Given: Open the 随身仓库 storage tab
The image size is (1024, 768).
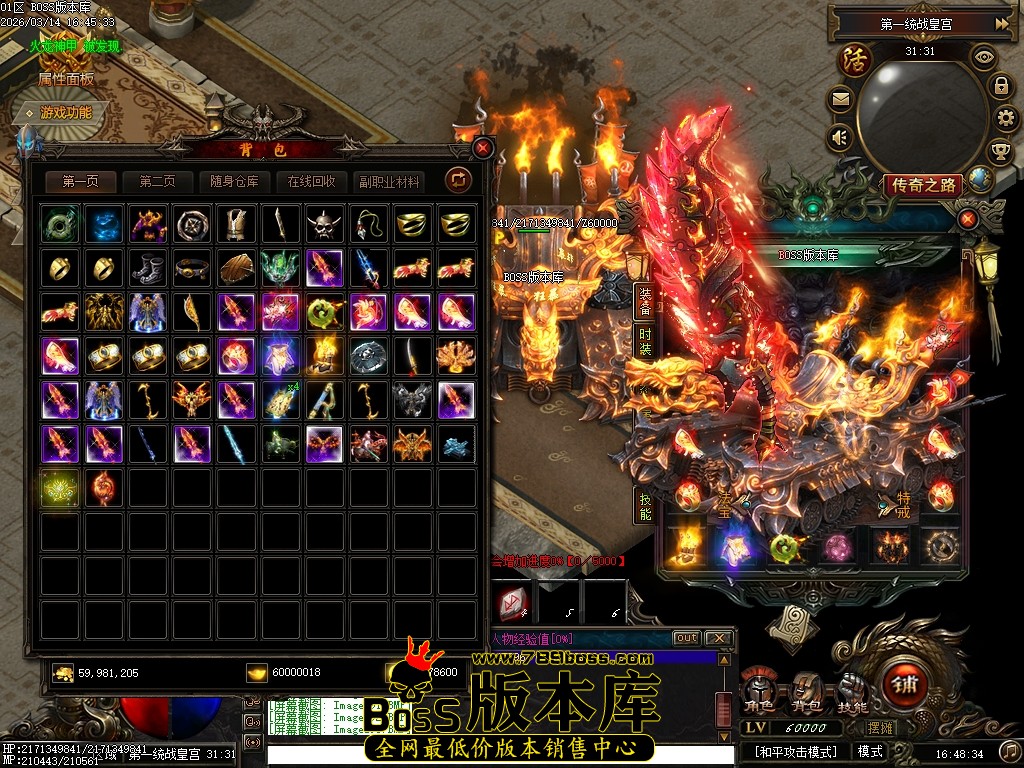Looking at the screenshot, I should pyautogui.click(x=235, y=182).
